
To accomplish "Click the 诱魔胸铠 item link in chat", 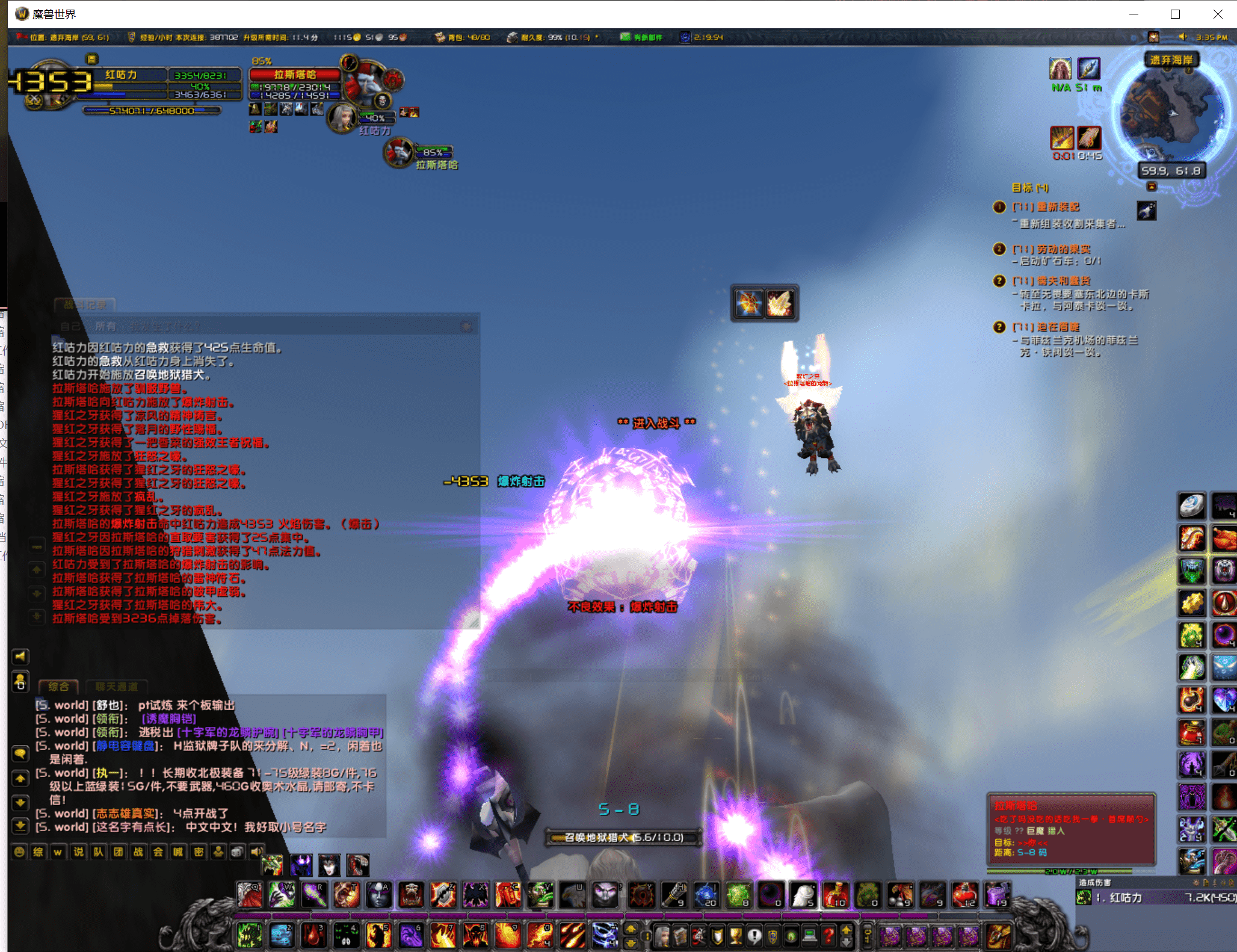I will click(x=168, y=719).
